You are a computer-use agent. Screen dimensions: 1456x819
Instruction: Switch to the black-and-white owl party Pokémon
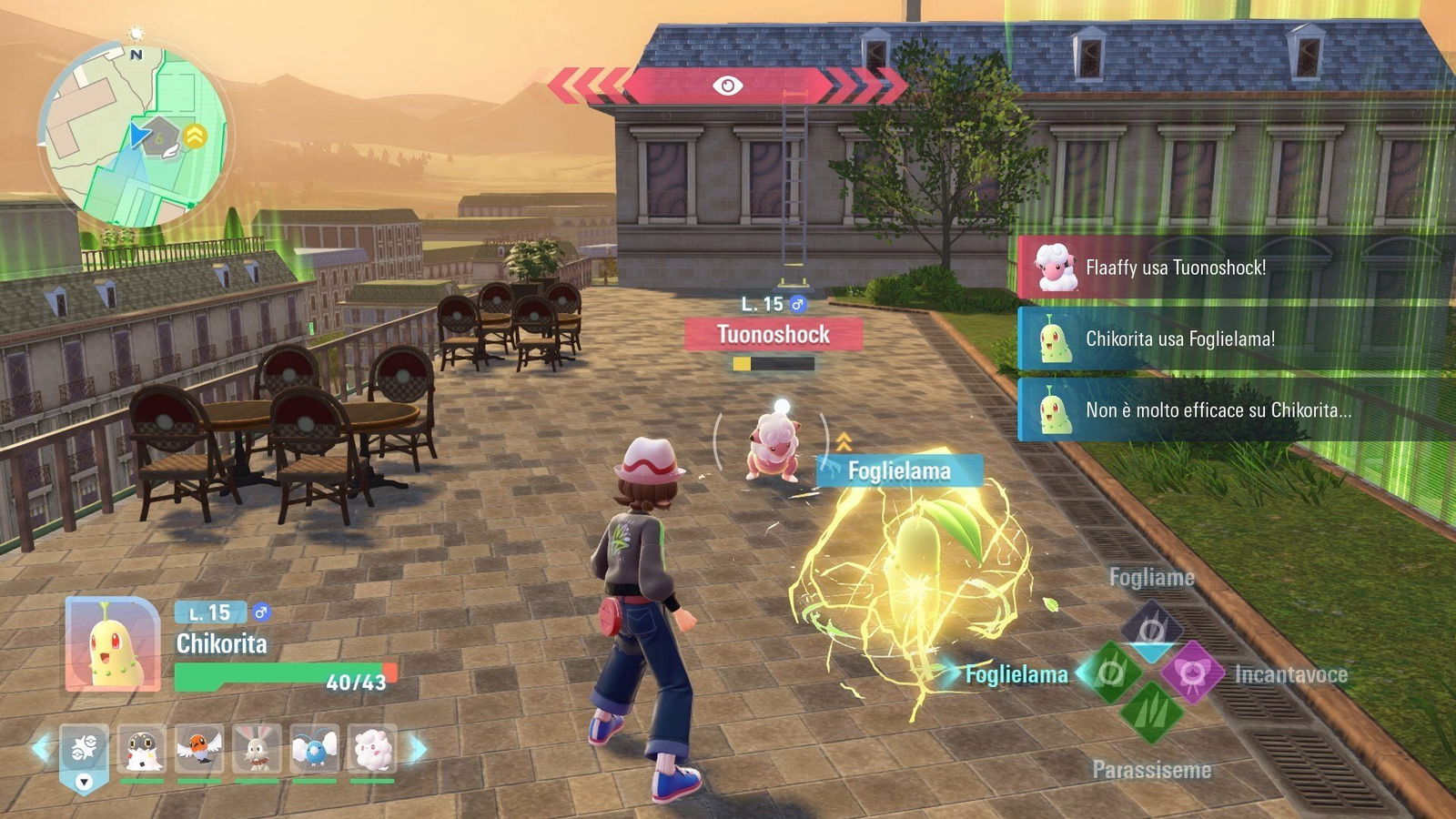click(x=142, y=748)
